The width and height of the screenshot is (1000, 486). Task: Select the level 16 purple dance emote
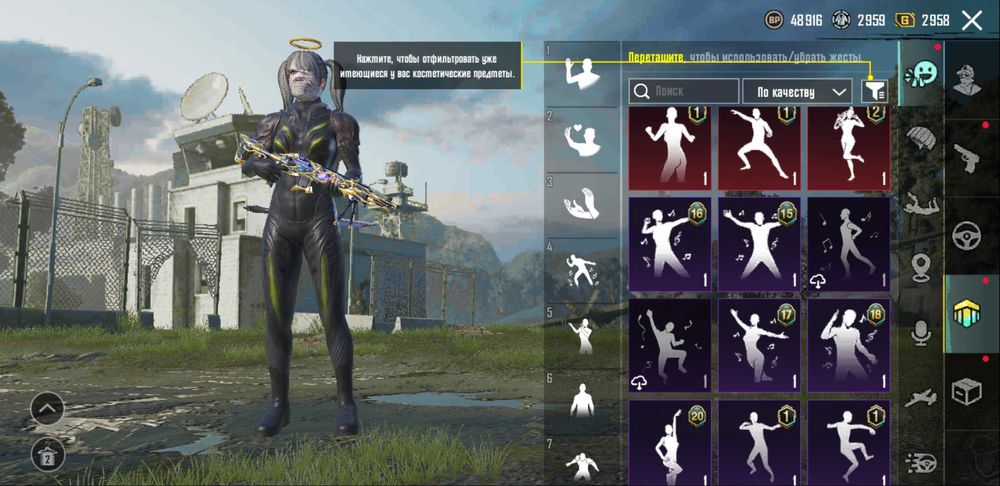point(669,242)
